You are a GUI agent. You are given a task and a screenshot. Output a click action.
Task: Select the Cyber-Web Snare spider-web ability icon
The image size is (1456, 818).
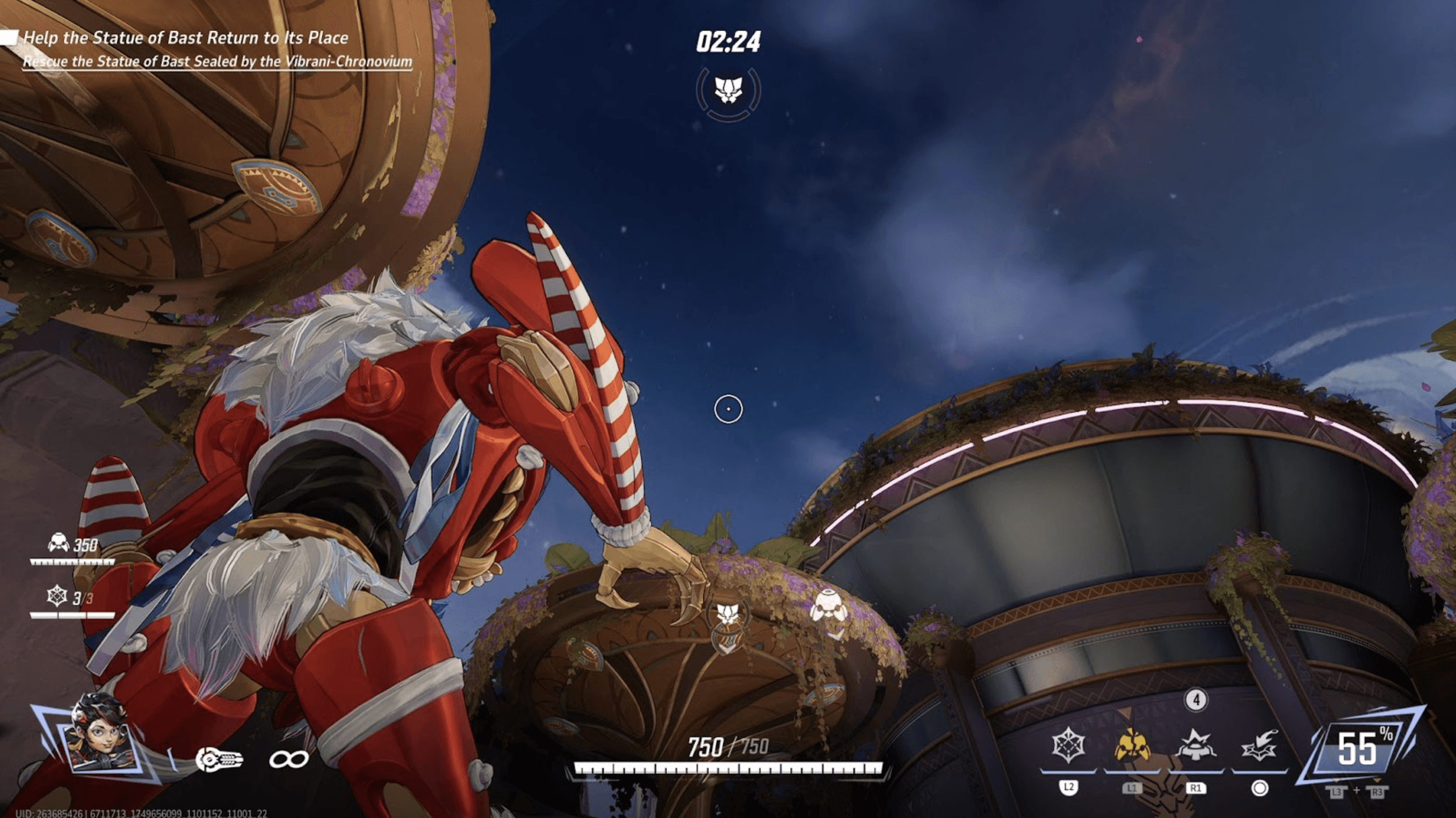(1068, 746)
